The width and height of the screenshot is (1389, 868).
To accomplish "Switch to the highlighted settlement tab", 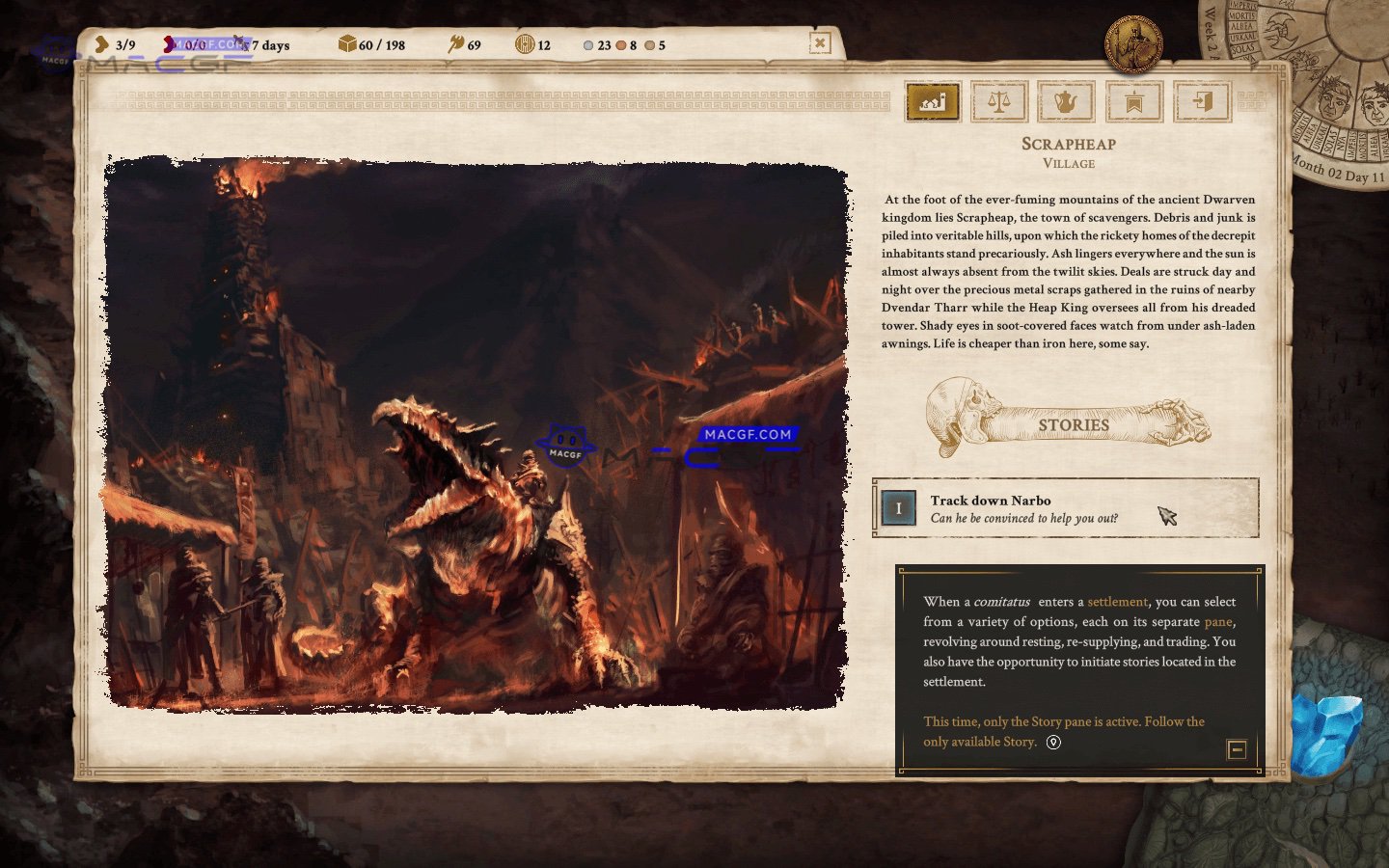I will point(932,100).
